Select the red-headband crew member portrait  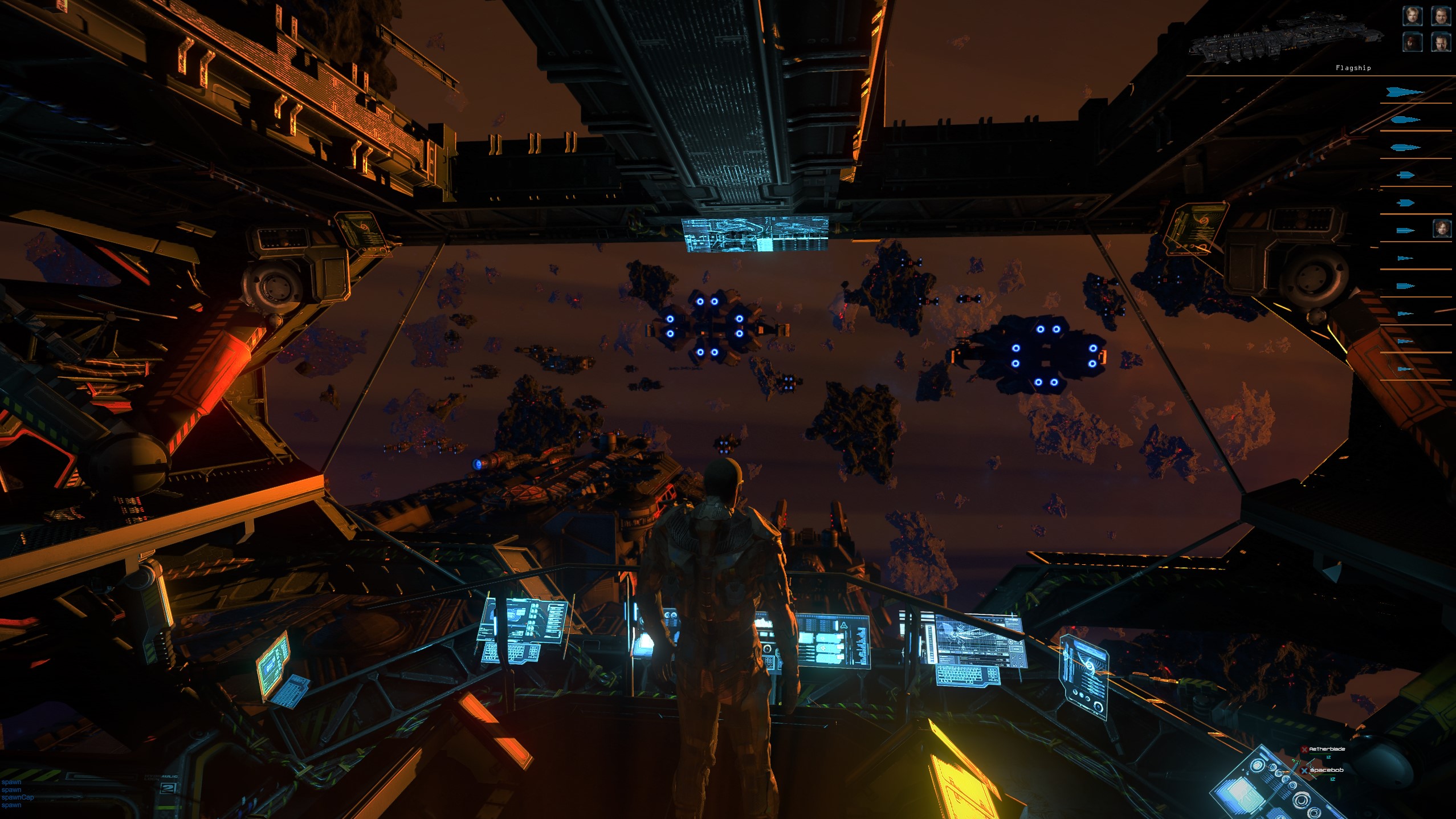coord(1412,42)
